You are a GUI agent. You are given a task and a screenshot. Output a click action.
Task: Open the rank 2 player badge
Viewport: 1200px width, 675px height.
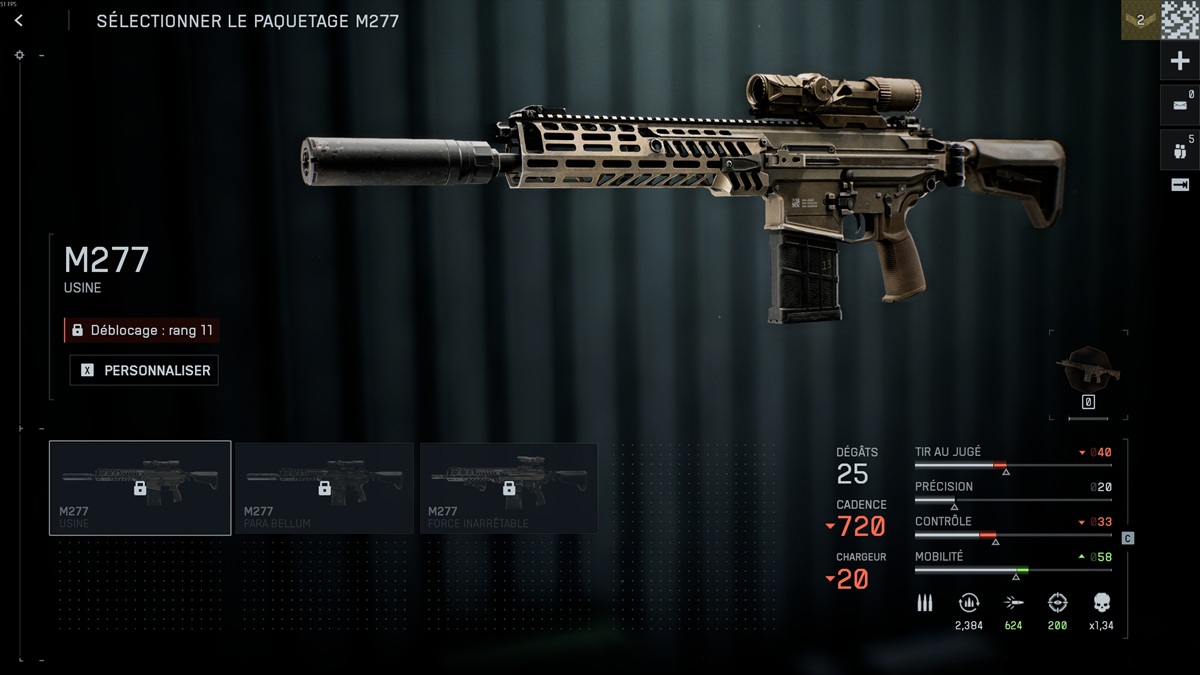tap(1139, 20)
